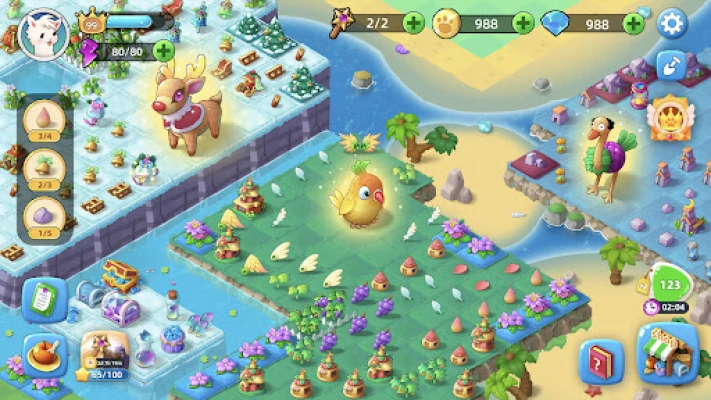Open the green task list notepad
The height and width of the screenshot is (400, 711).
(44, 299)
